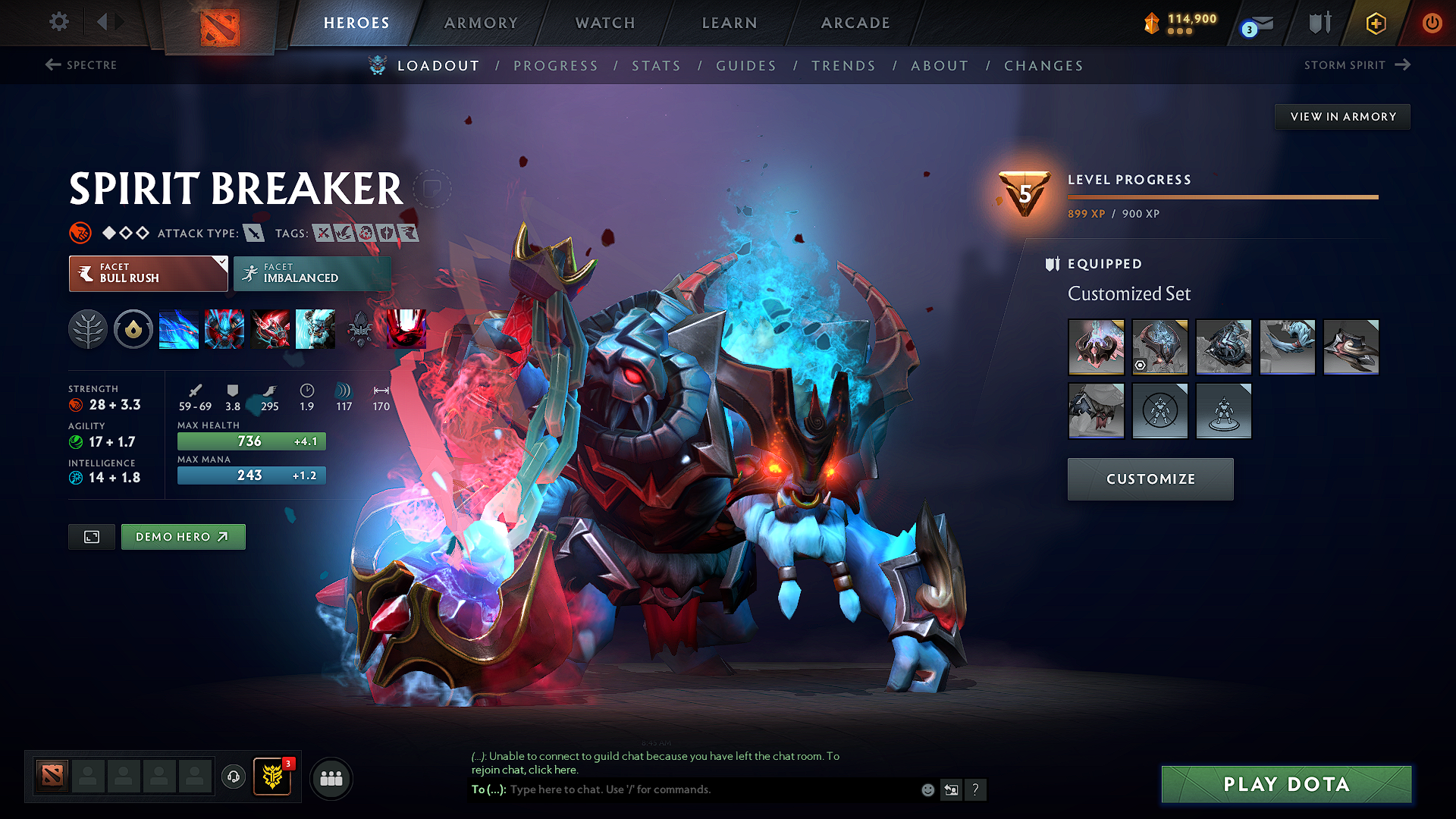Image resolution: width=1456 pixels, height=819 pixels.
Task: Open the Talent Tree ability icon
Action: pos(88,329)
